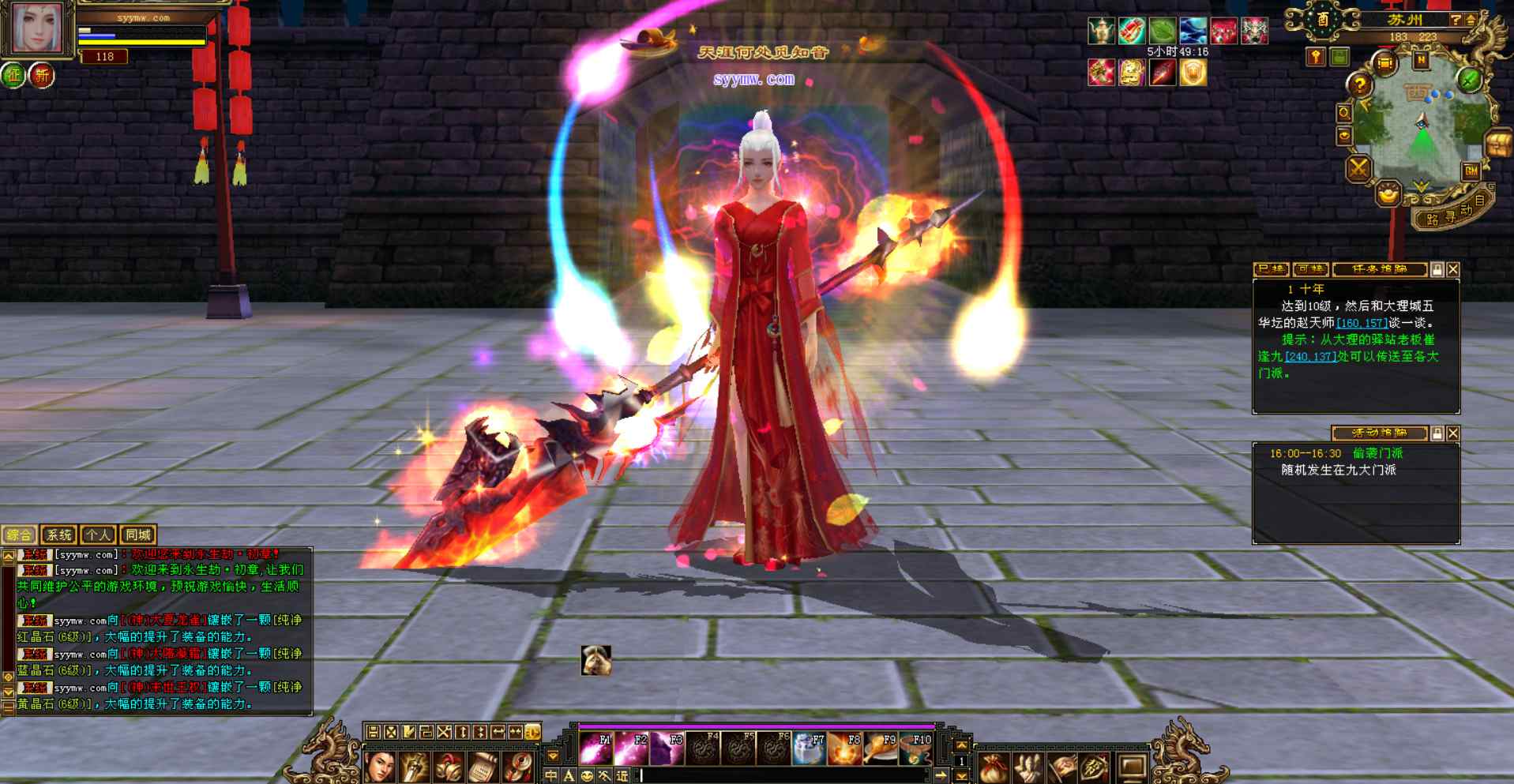
Task: Open the gold ingot shop button
Action: [1388, 192]
